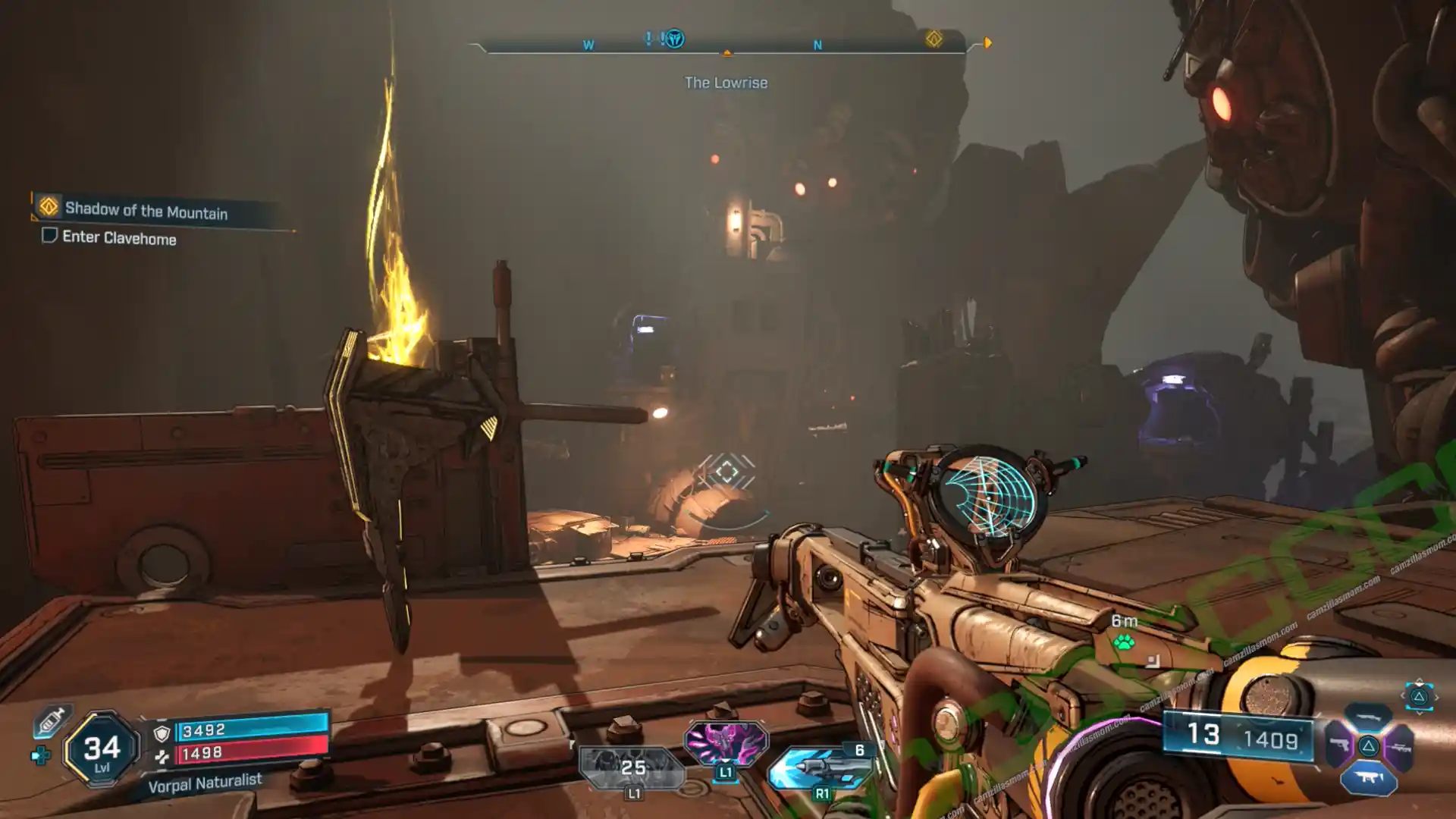Viewport: 1456px width, 819px height.
Task: Use the repkit syringe icon
Action: pyautogui.click(x=51, y=720)
